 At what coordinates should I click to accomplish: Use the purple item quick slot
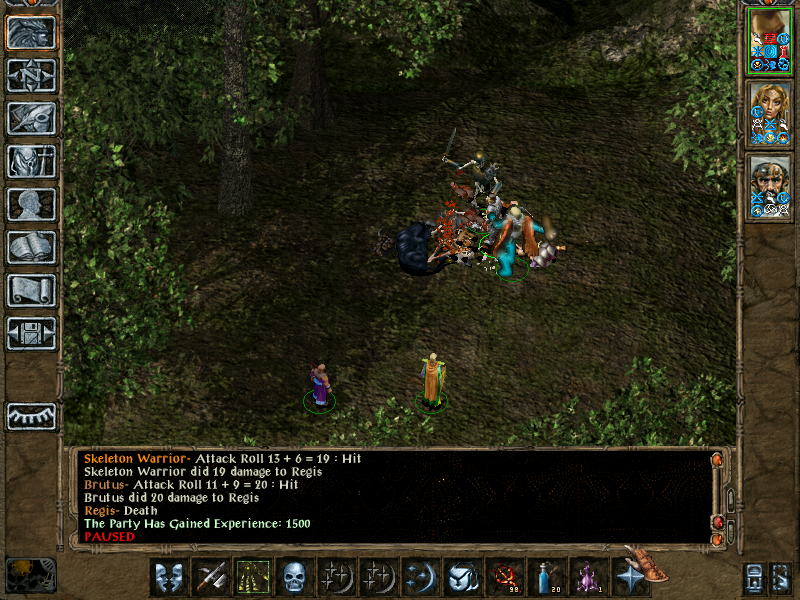(x=588, y=577)
